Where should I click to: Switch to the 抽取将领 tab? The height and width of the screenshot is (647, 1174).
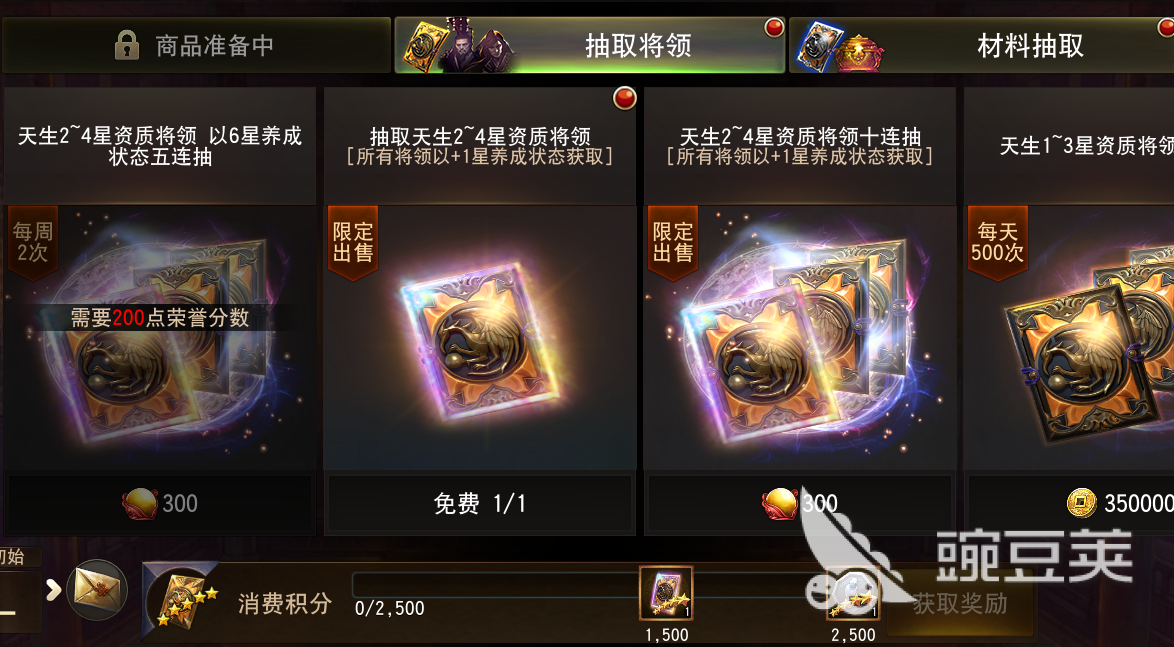(x=590, y=45)
